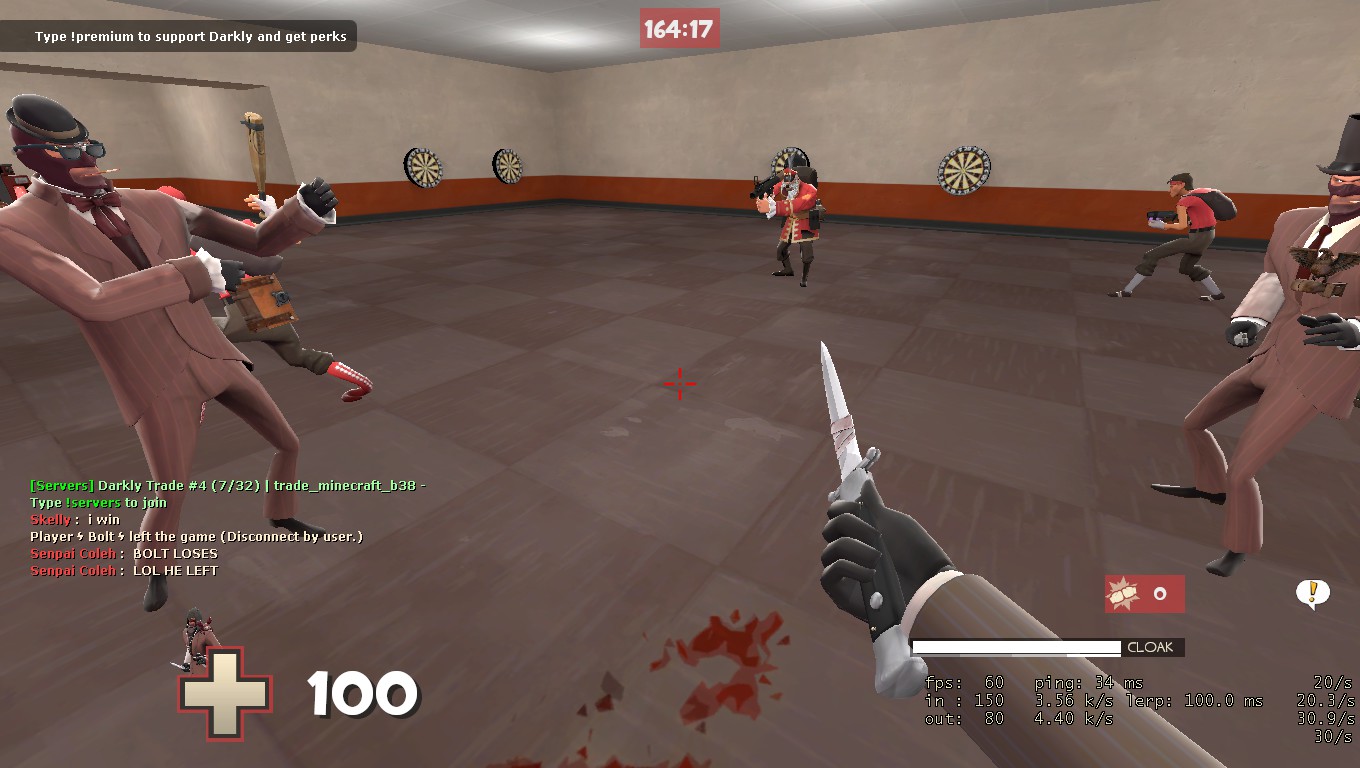The image size is (1360, 768).
Task: Select the Spy class portrait icon
Action: pyautogui.click(x=197, y=635)
